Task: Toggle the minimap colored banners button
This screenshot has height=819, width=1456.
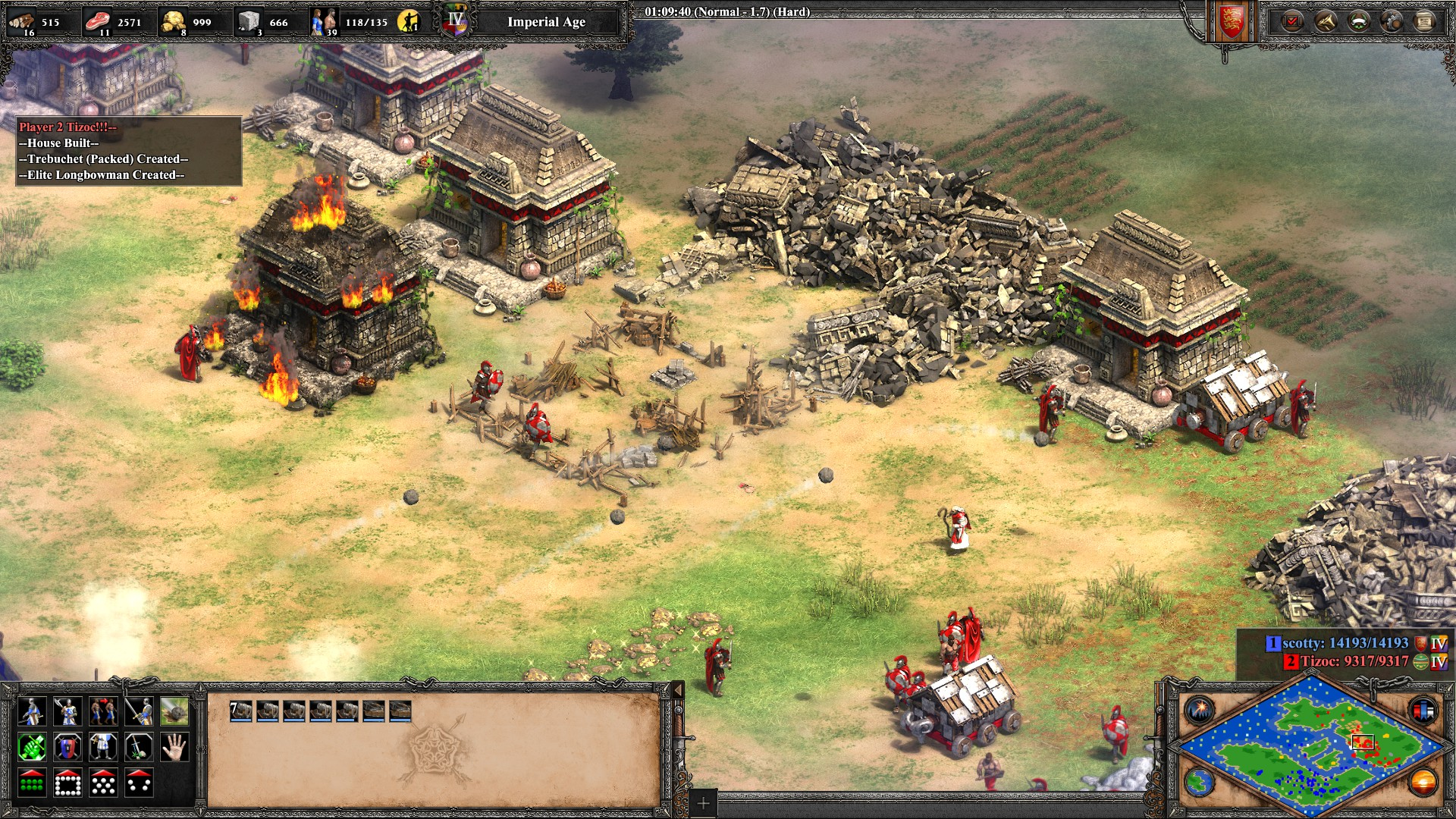Action: click(1423, 711)
